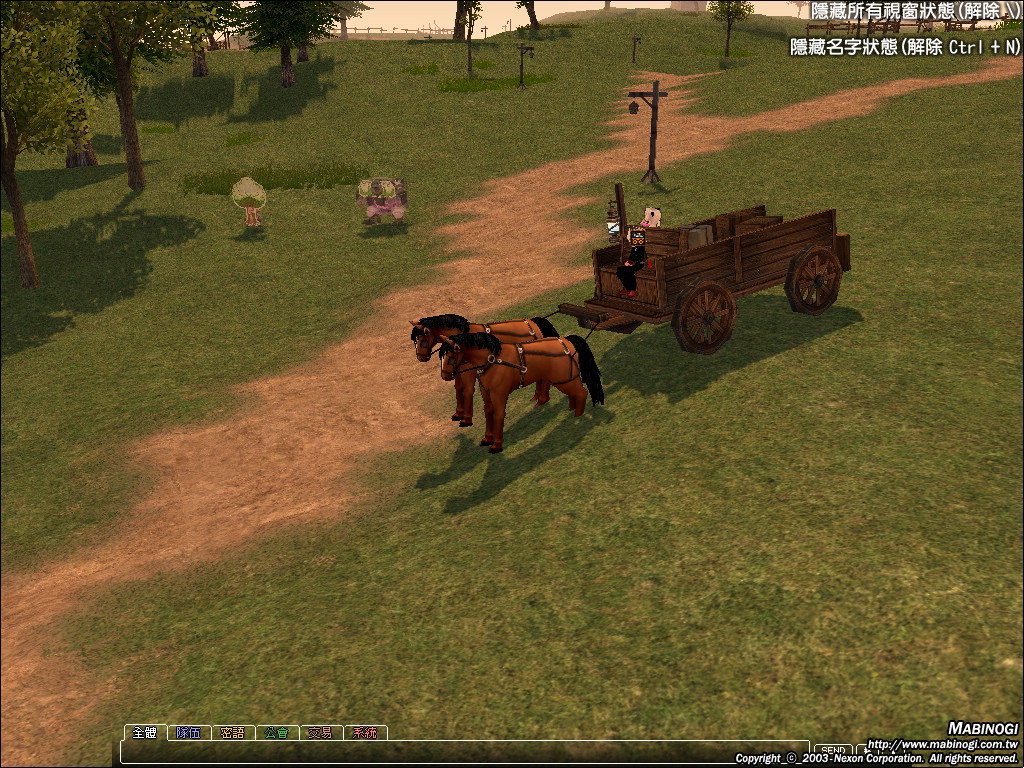Send the chat message with SEND button
This screenshot has height=768, width=1024.
(833, 750)
